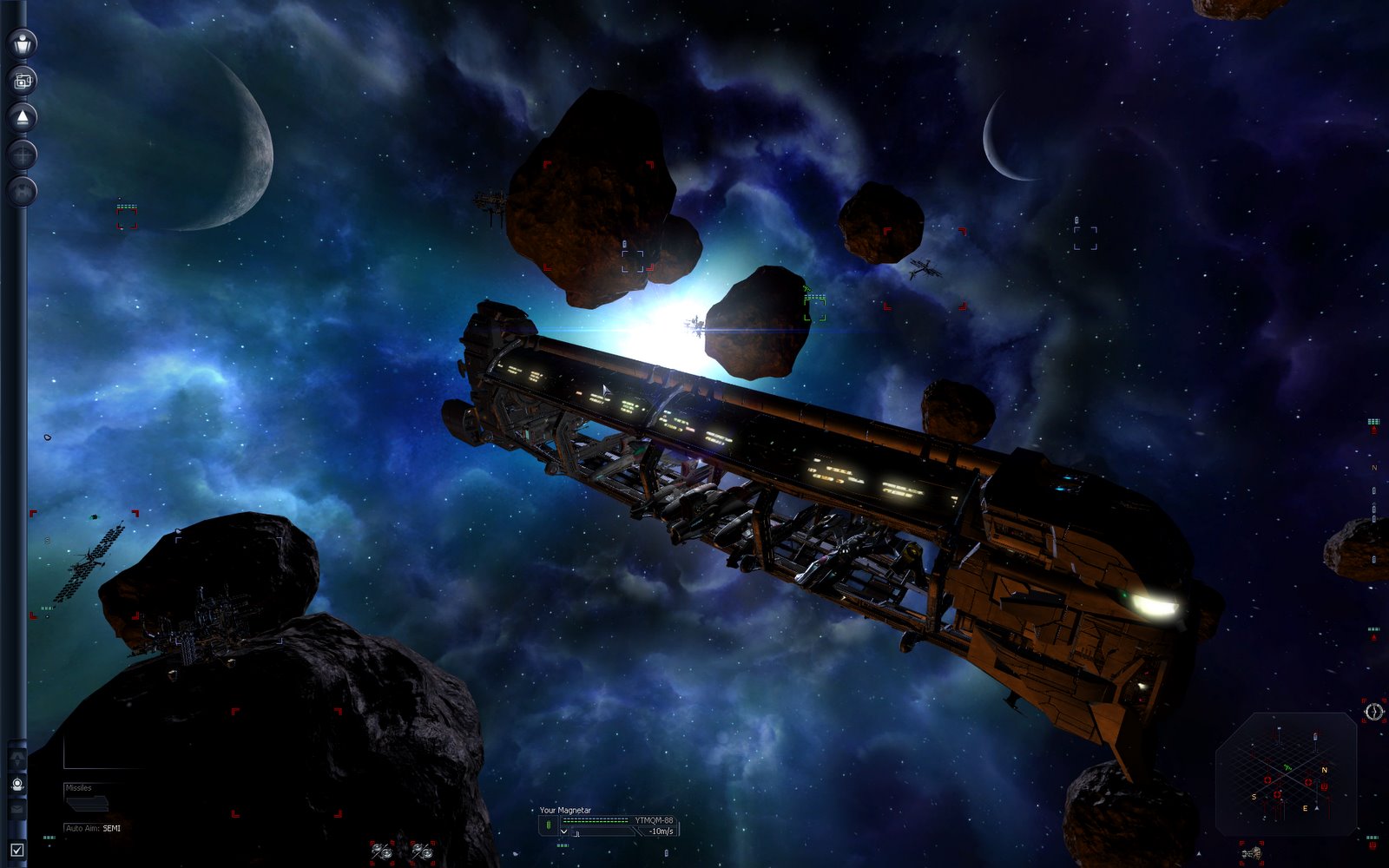Select the upward triangle ship icon
1389x868 pixels.
point(23,117)
